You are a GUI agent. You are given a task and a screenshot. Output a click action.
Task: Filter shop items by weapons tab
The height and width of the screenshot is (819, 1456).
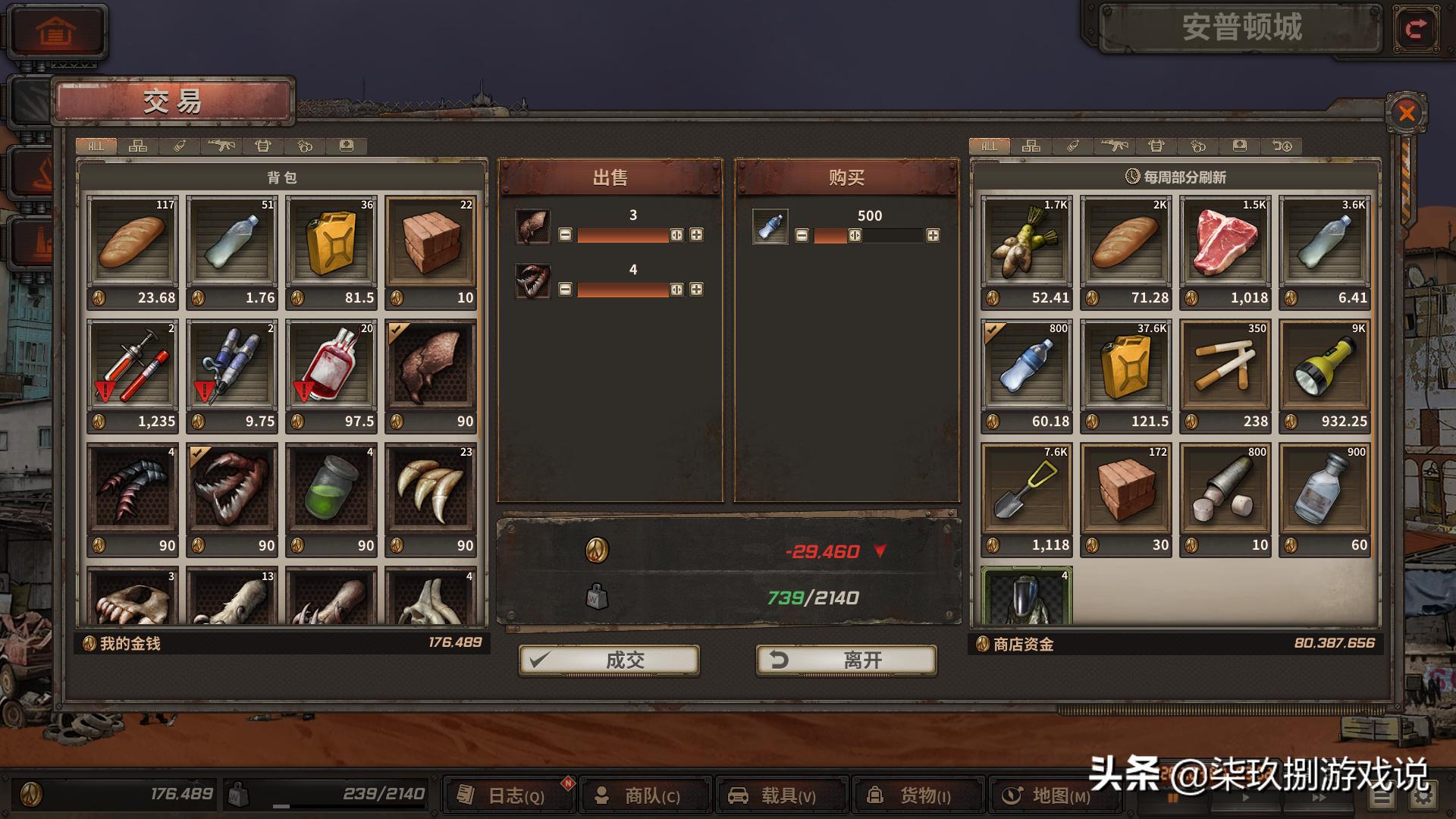pyautogui.click(x=1115, y=146)
